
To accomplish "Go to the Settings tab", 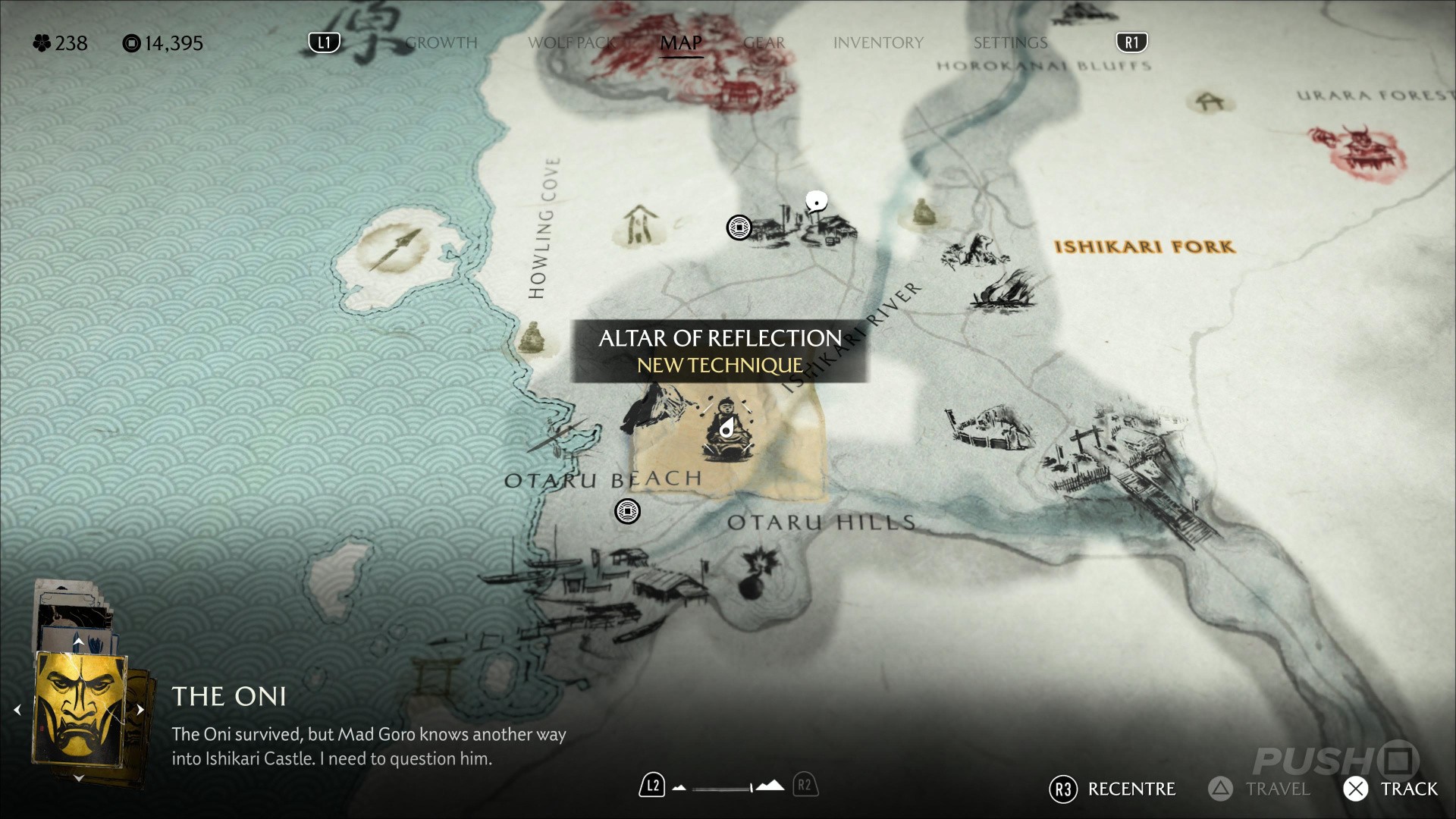I will pos(1010,42).
